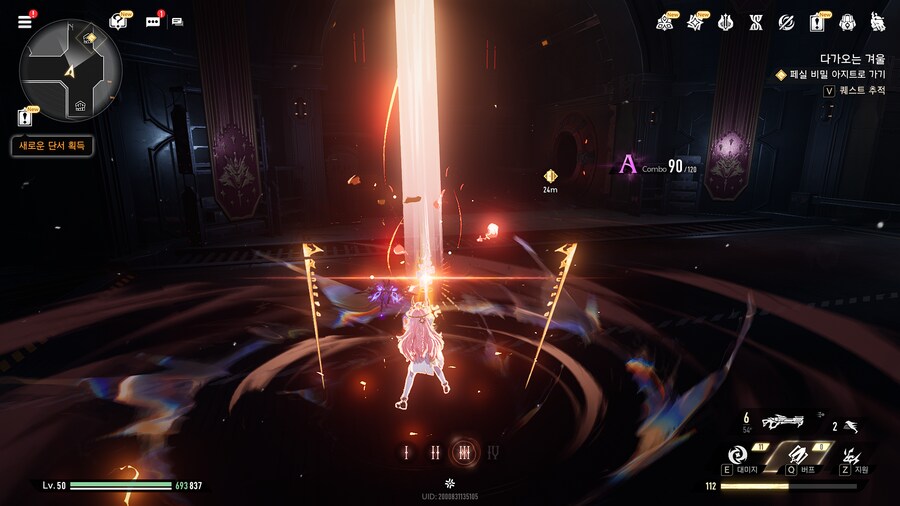Open the hourglass-shaped icon
This screenshot has width=900, height=506.
coord(756,22)
